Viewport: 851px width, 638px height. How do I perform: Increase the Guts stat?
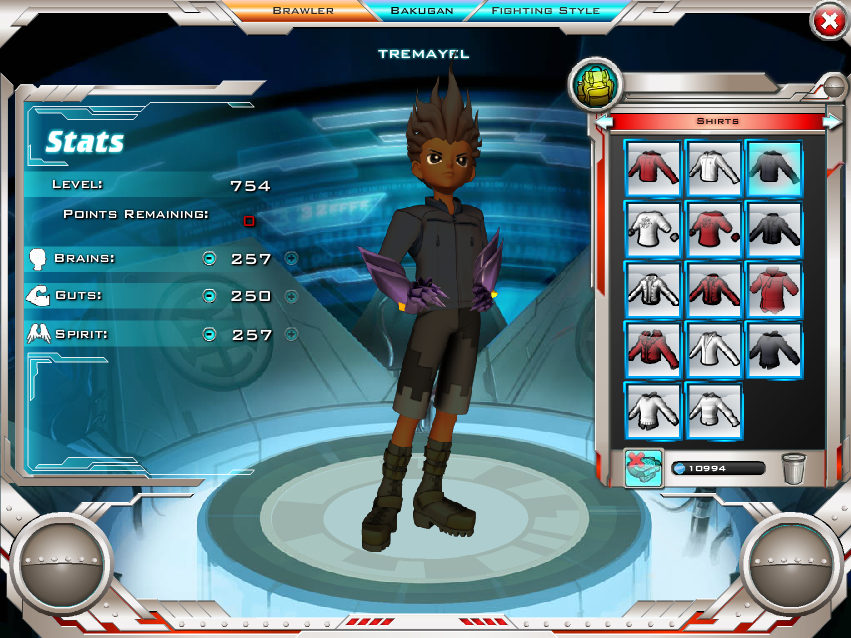click(291, 296)
